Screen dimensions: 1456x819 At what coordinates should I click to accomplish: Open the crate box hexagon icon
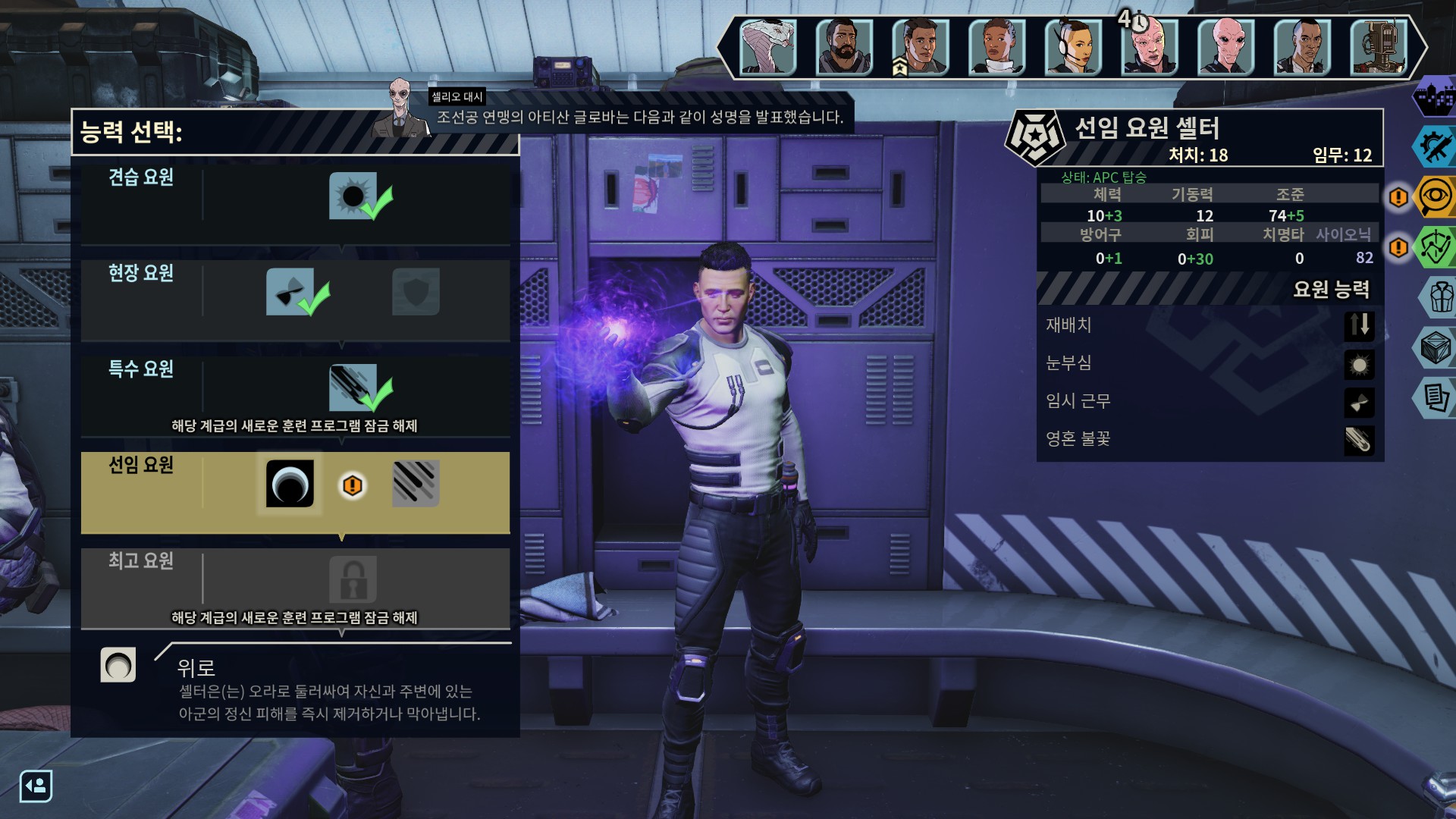click(x=1436, y=348)
